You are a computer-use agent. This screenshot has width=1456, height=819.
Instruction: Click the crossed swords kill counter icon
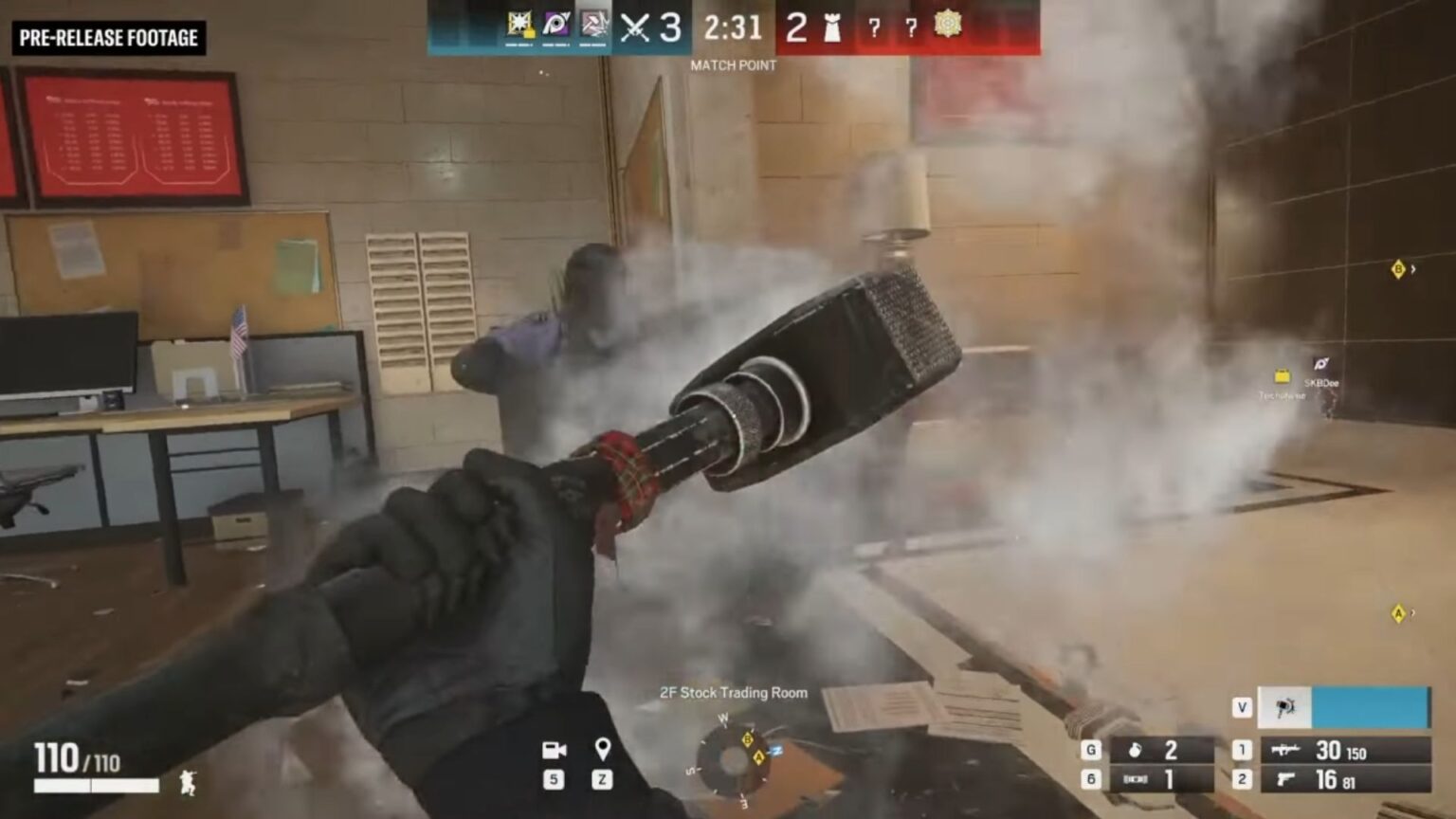633,28
